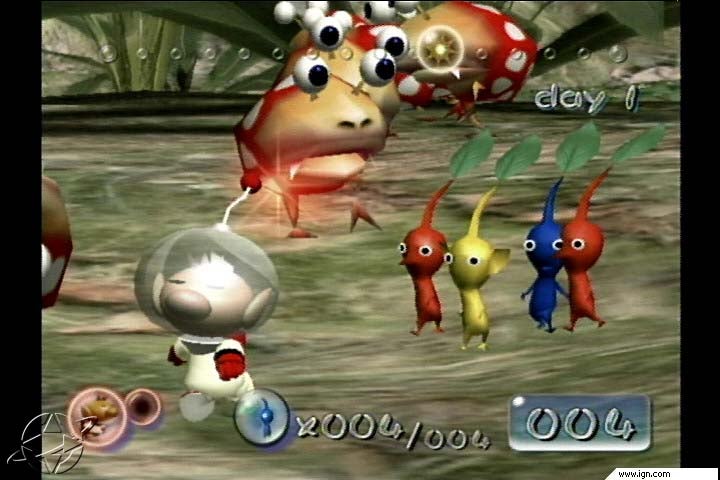Screen dimensions: 720x480
Task: Select the blue Pikmin type icon
Action: pos(262,417)
